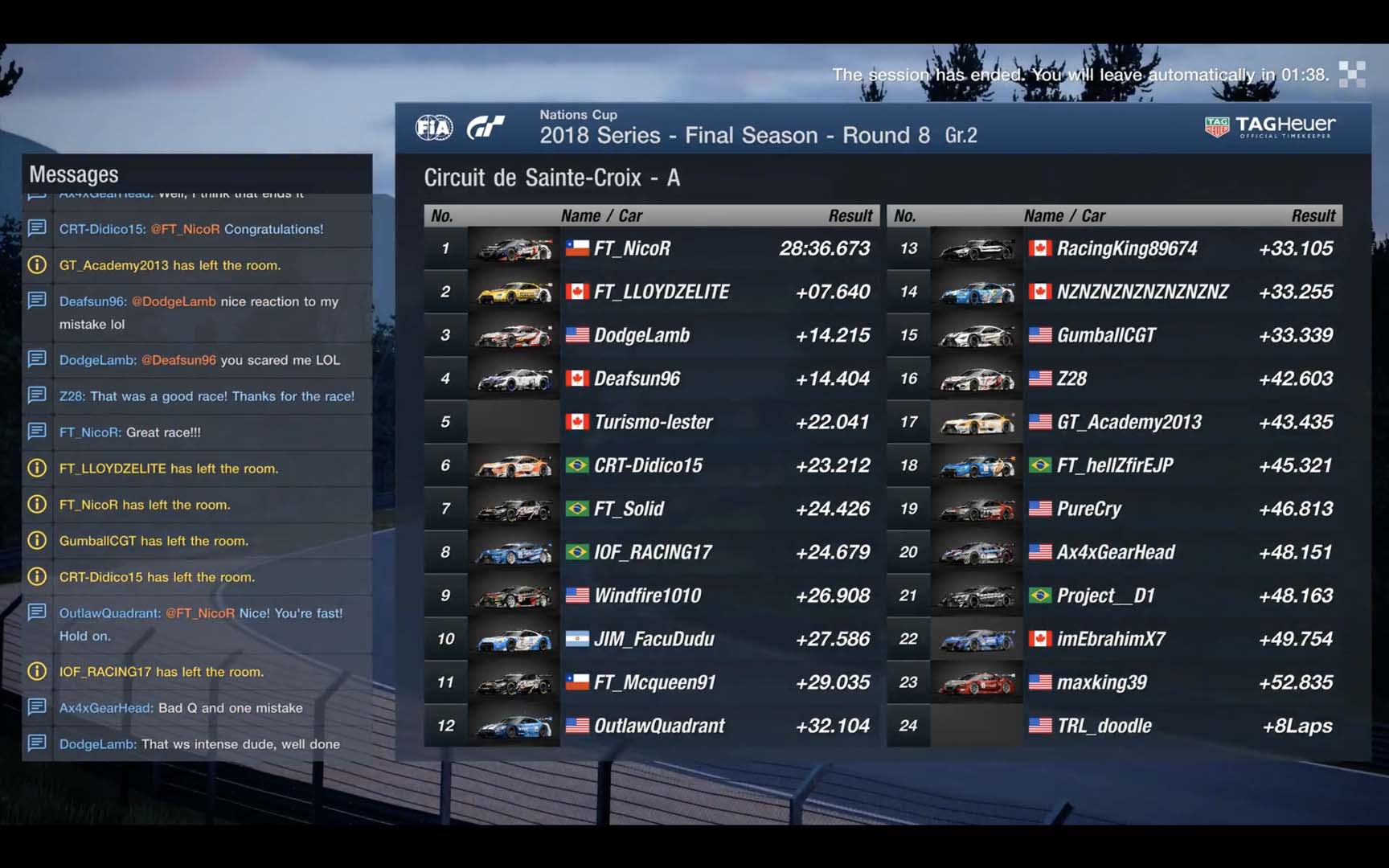Click Z28's "That was a good race" message

pyautogui.click(x=206, y=396)
